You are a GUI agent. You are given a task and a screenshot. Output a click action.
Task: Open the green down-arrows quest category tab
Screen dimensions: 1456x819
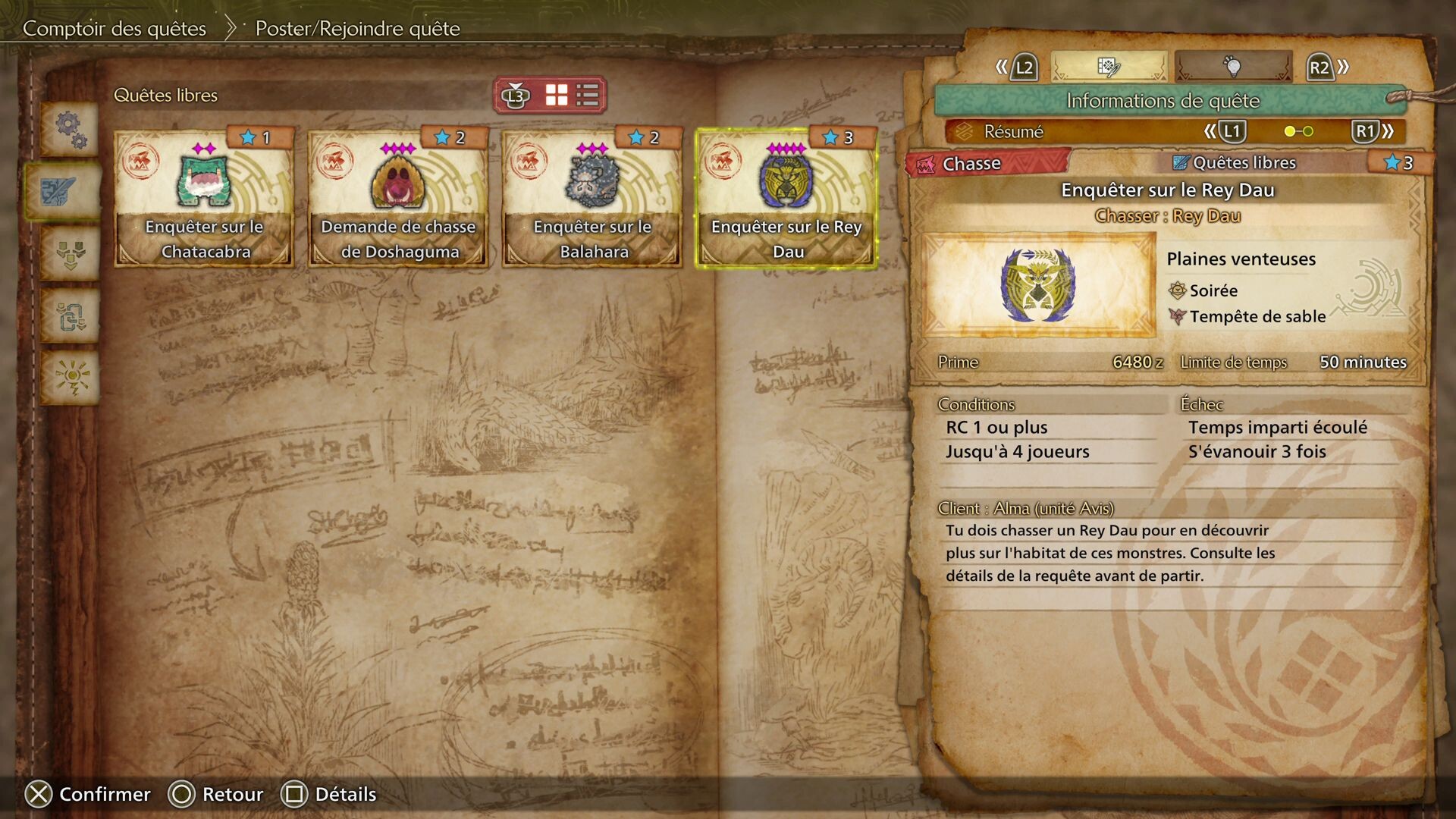click(71, 253)
